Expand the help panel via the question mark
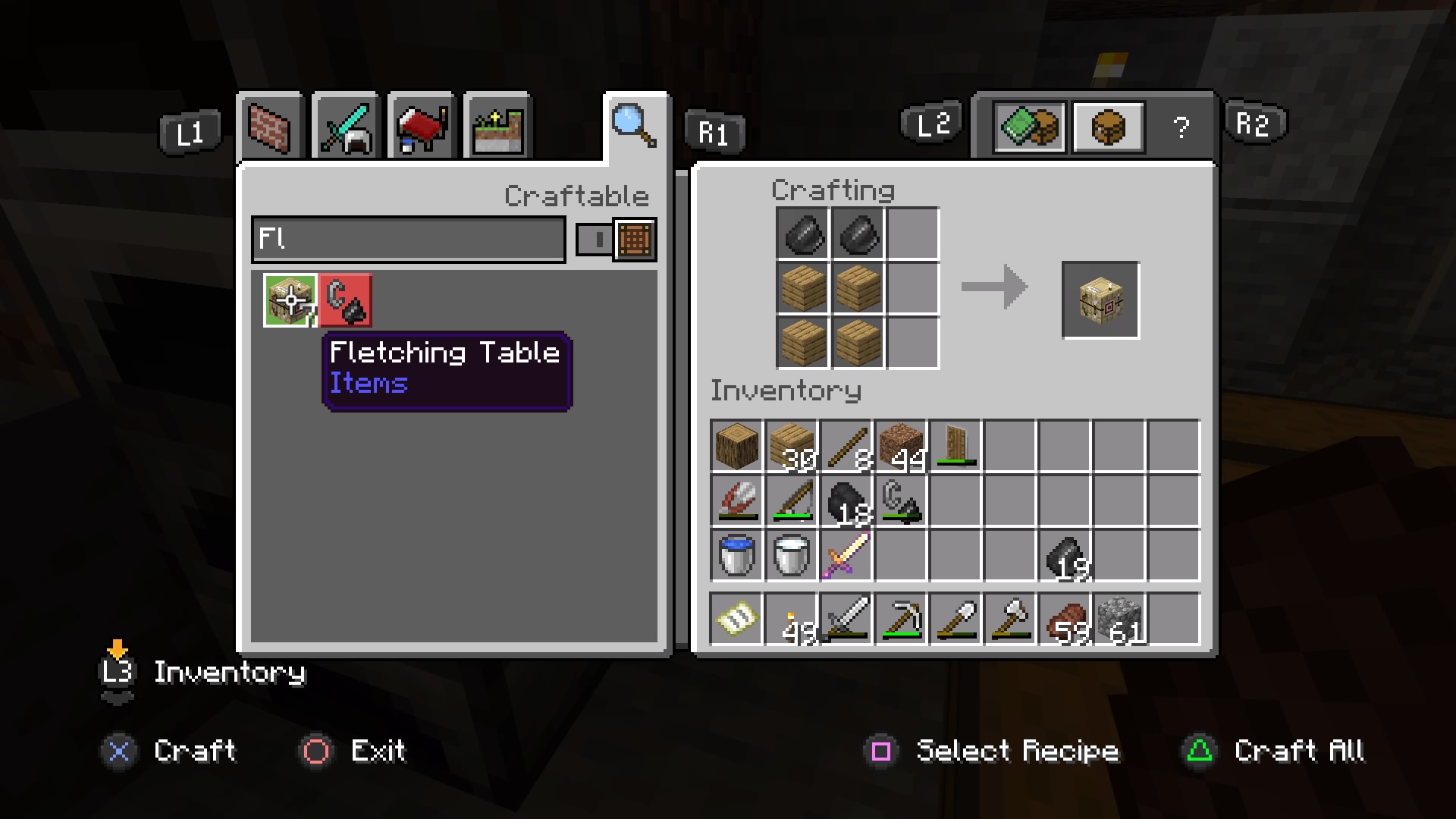This screenshot has height=819, width=1456. (x=1181, y=127)
